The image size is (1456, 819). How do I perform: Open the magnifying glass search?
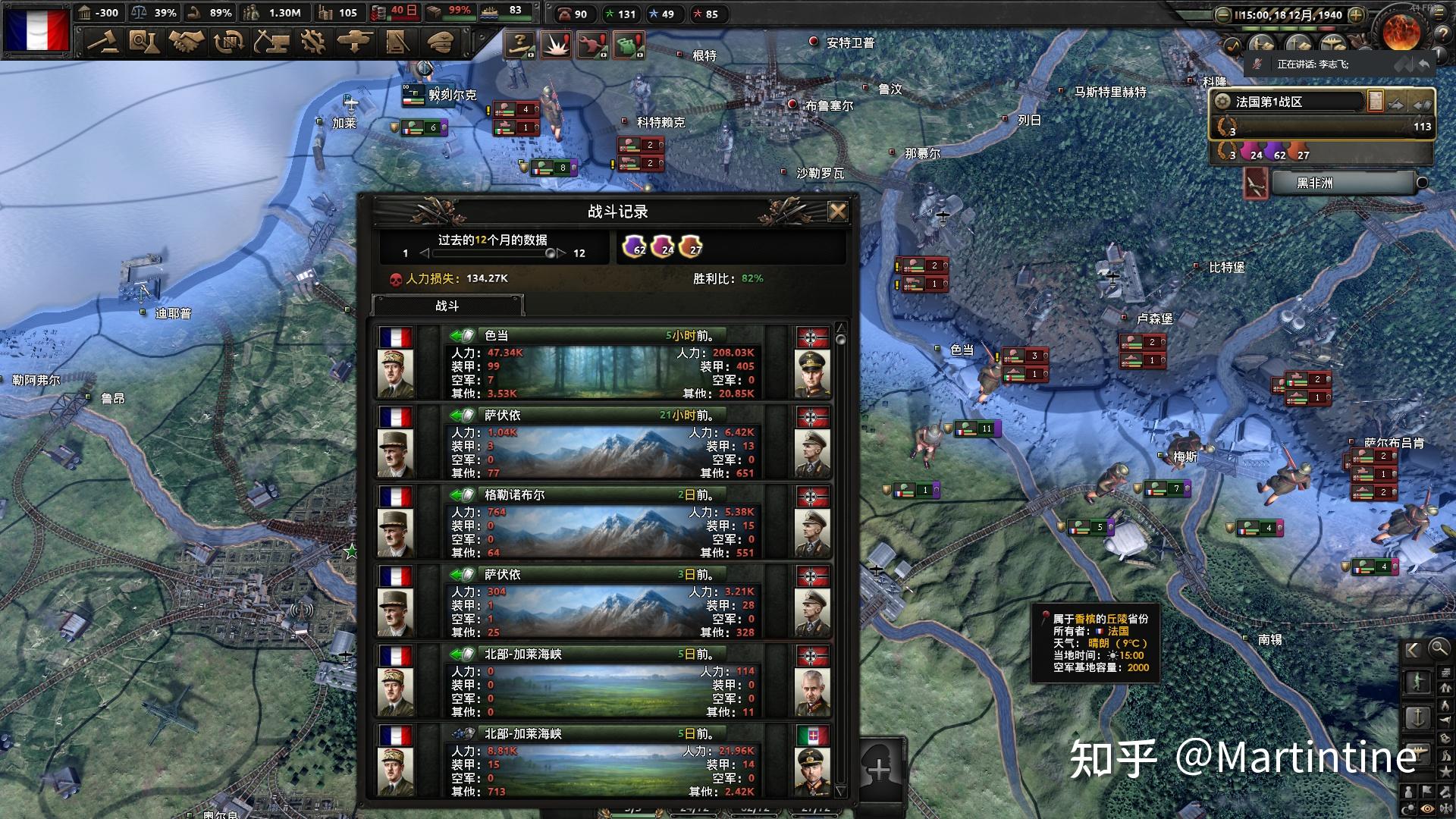pyautogui.click(x=1439, y=648)
